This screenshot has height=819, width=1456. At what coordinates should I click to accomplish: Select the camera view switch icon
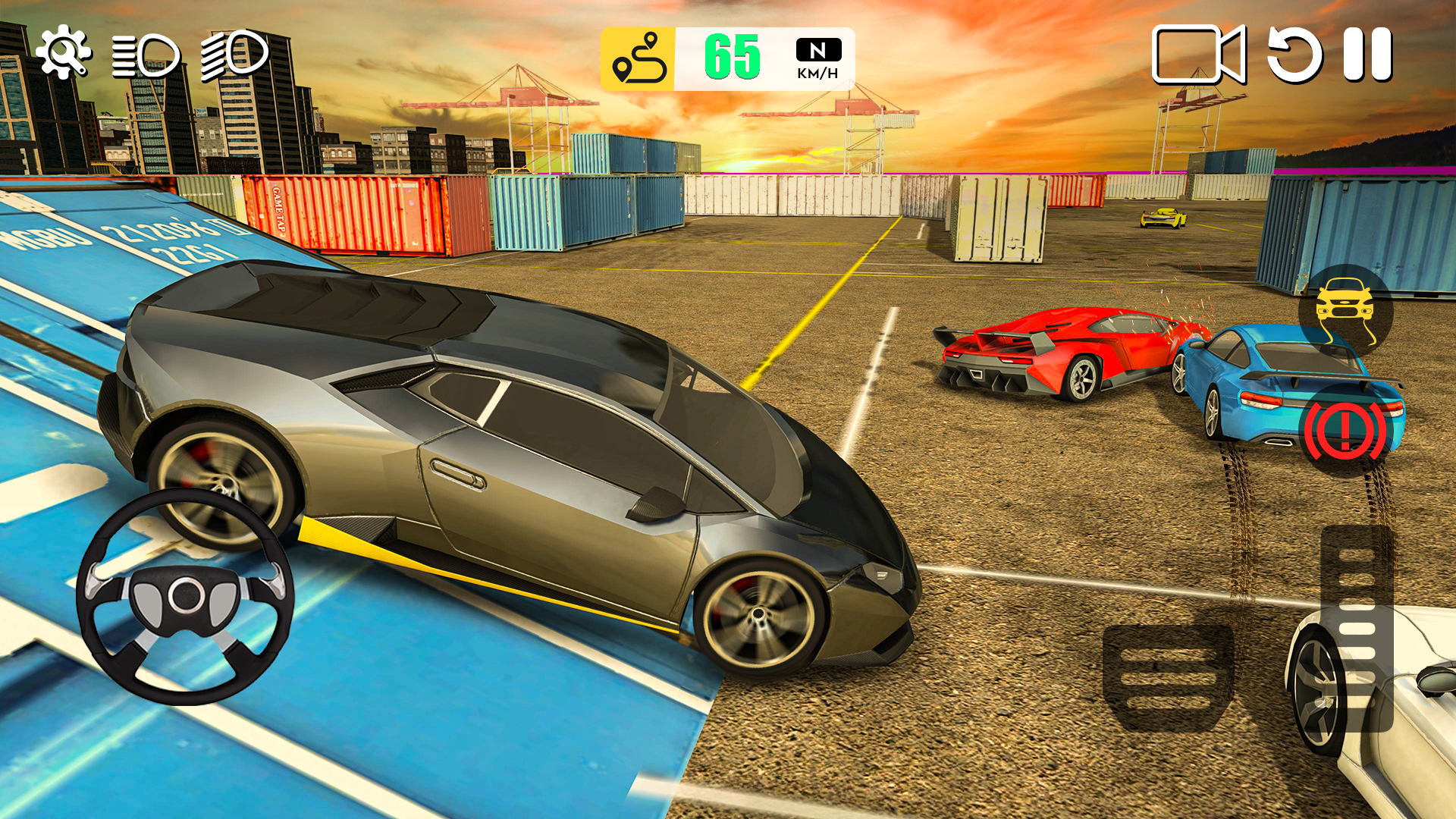pos(1198,53)
